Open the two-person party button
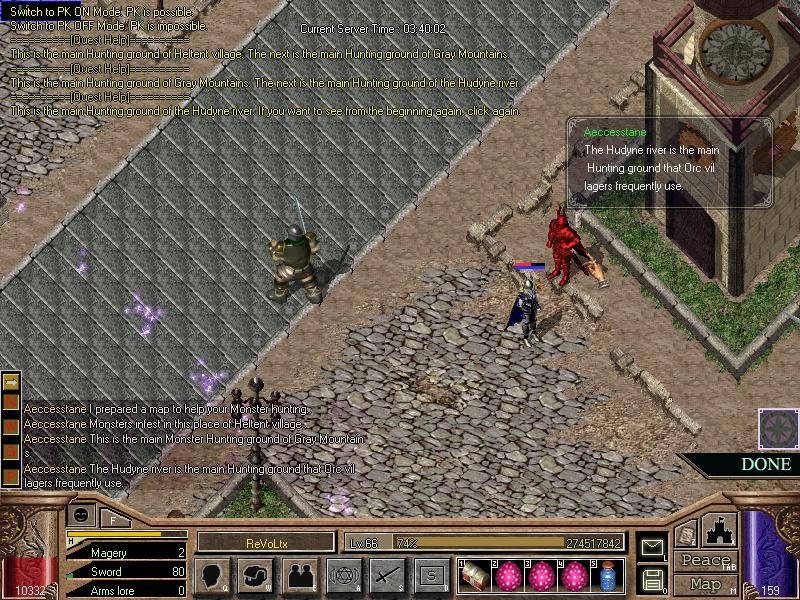This screenshot has height=600, width=800. pos(299,575)
